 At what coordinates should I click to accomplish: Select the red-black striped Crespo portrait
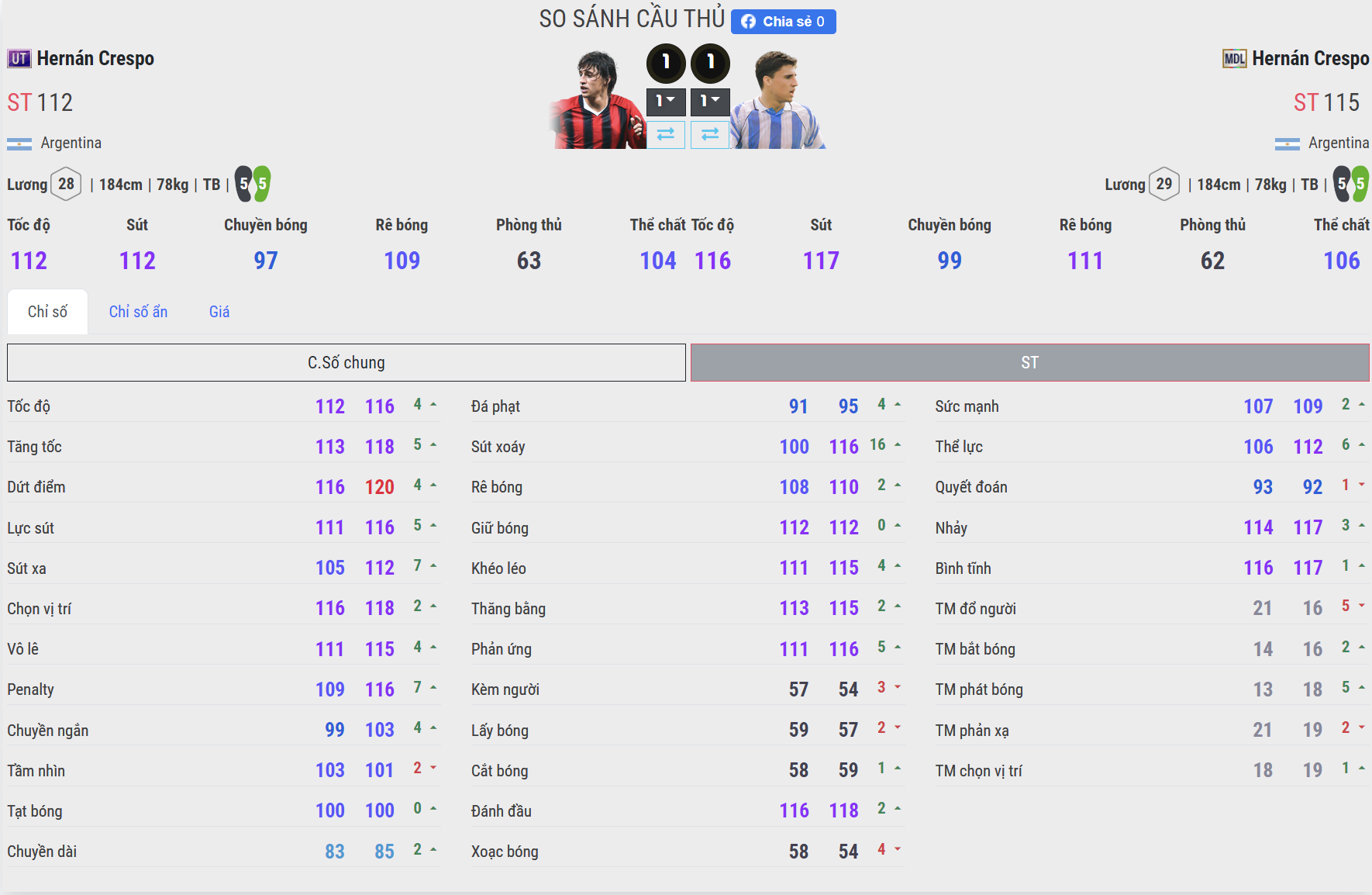(597, 101)
